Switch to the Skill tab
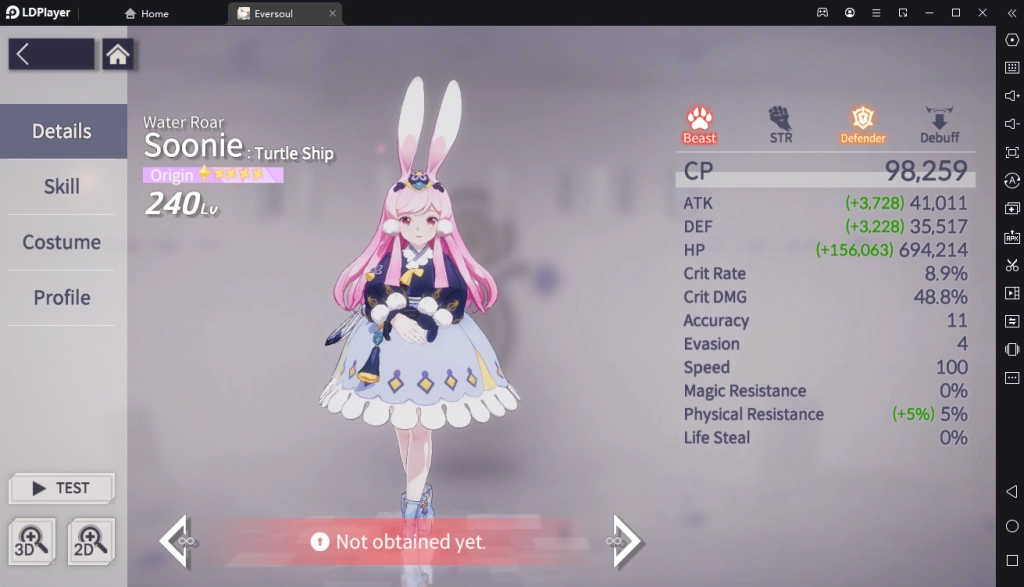1024x587 pixels. [x=62, y=187]
